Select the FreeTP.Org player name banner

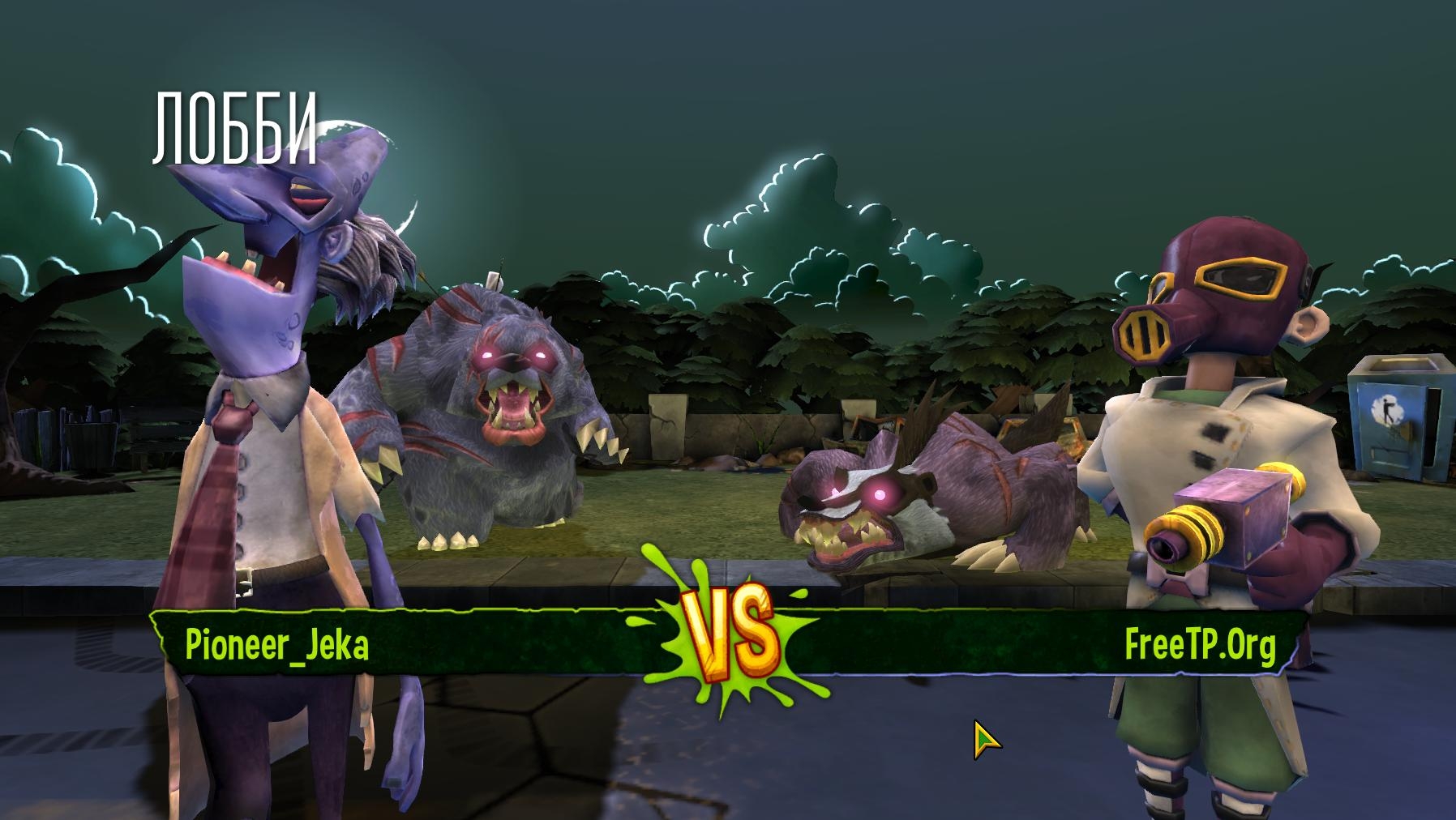[x=1199, y=645]
